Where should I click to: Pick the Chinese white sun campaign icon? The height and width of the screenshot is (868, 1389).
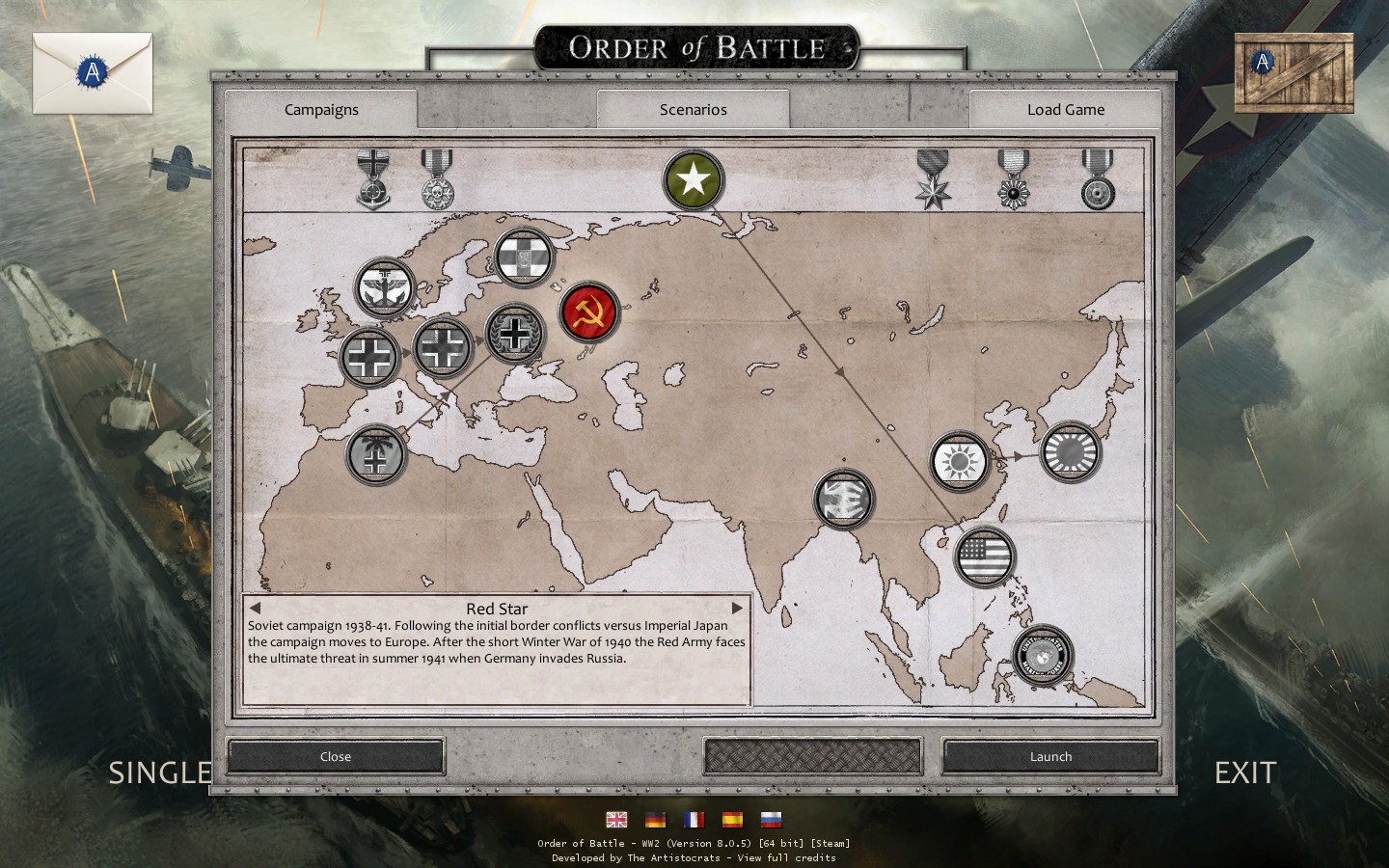(960, 461)
